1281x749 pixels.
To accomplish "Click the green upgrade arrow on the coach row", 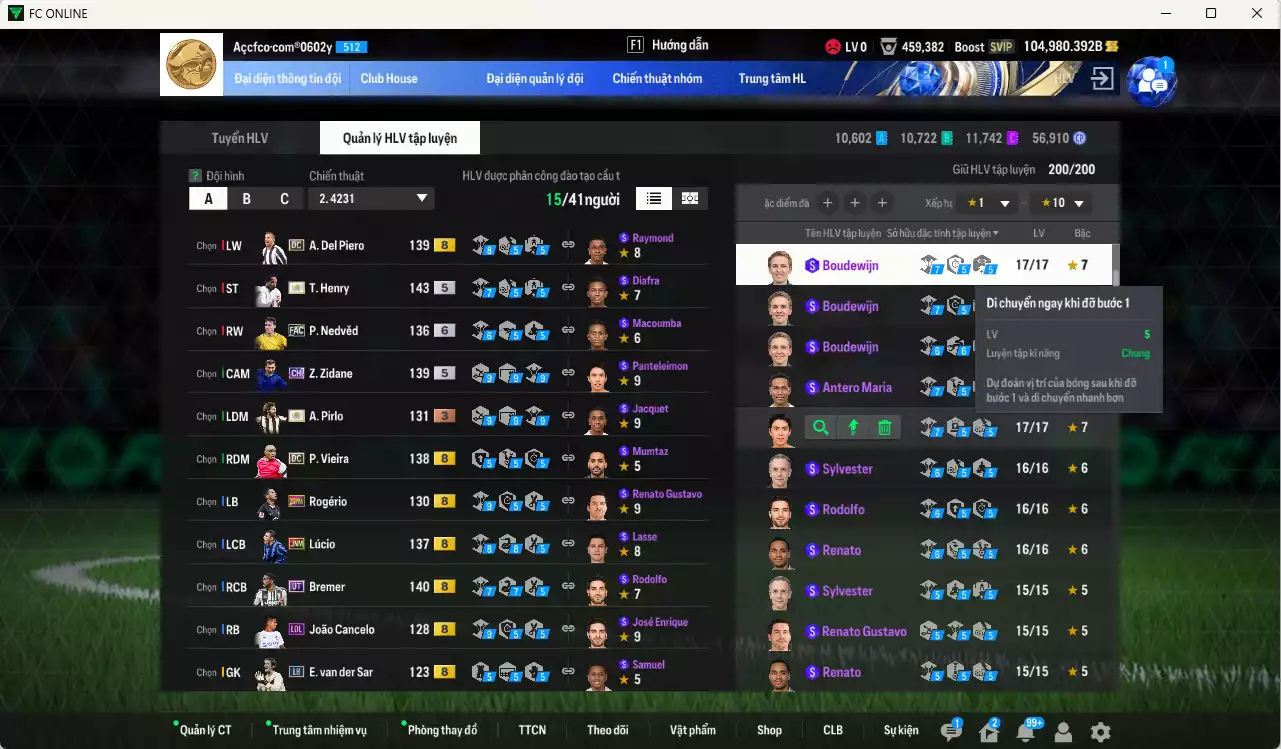I will tap(853, 427).
